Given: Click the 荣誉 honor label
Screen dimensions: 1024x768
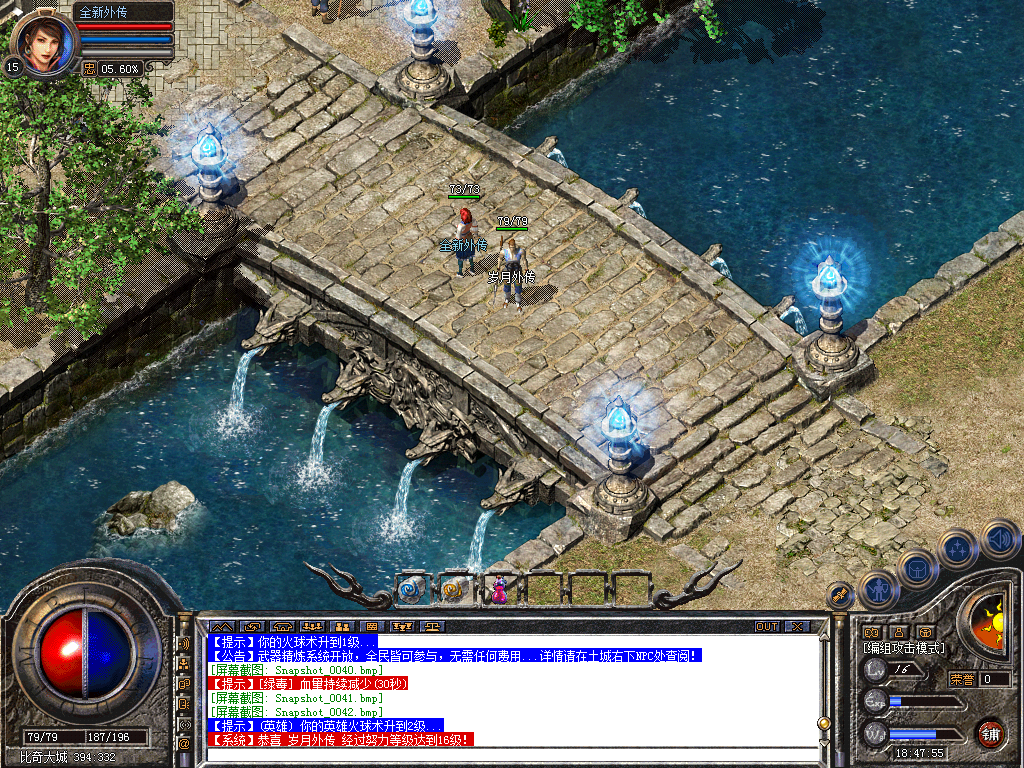Looking at the screenshot, I should pos(962,679).
